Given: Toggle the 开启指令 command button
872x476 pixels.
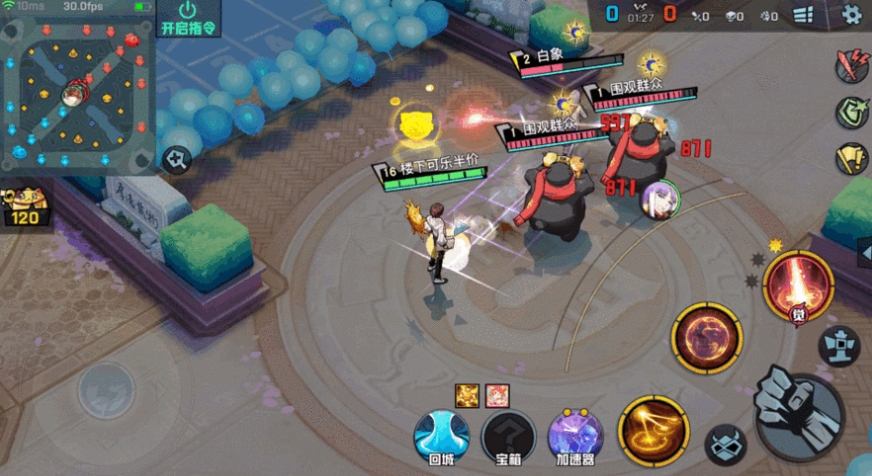Looking at the screenshot, I should 189,20.
